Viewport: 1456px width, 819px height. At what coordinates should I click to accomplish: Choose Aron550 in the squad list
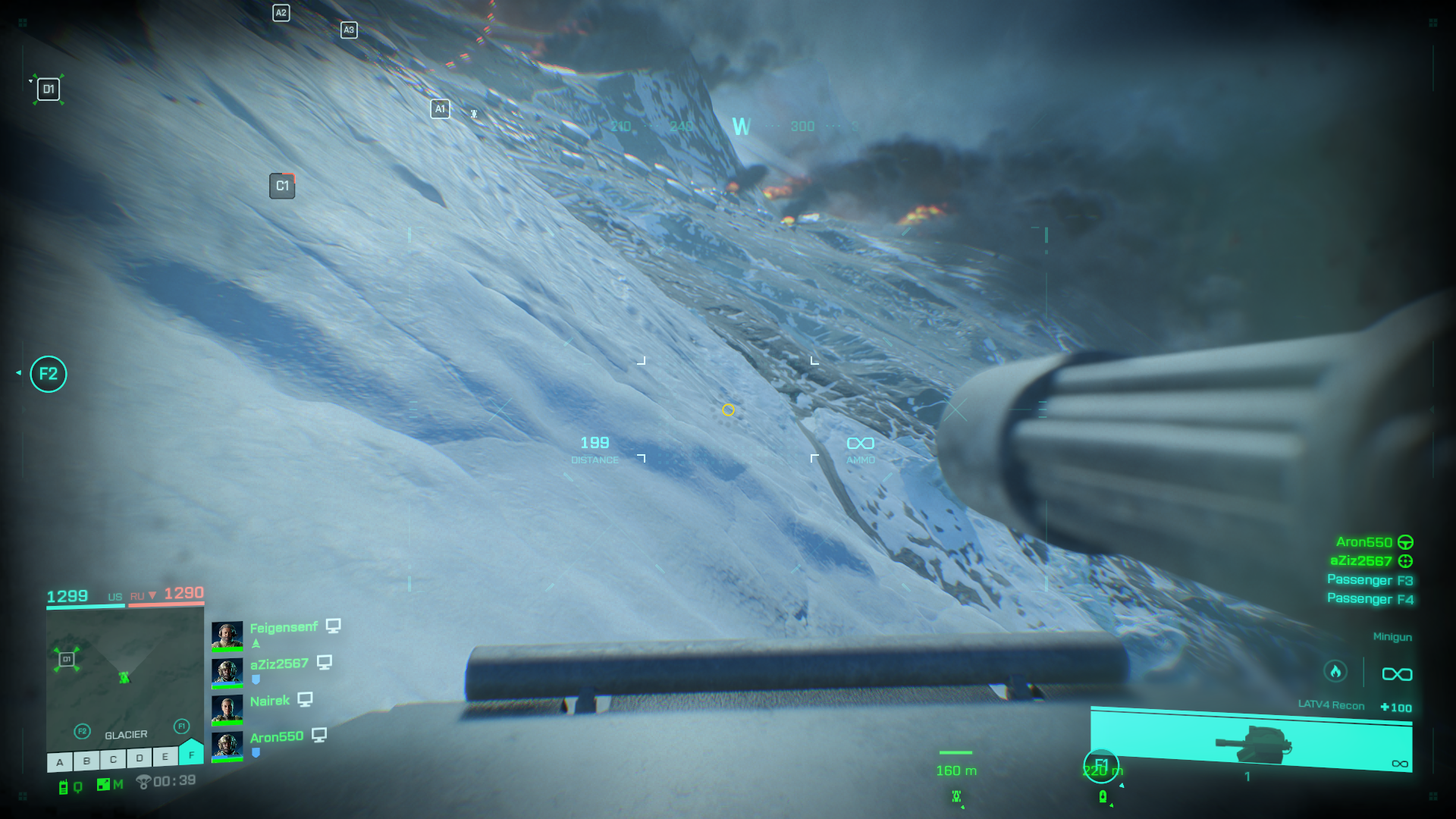(276, 737)
